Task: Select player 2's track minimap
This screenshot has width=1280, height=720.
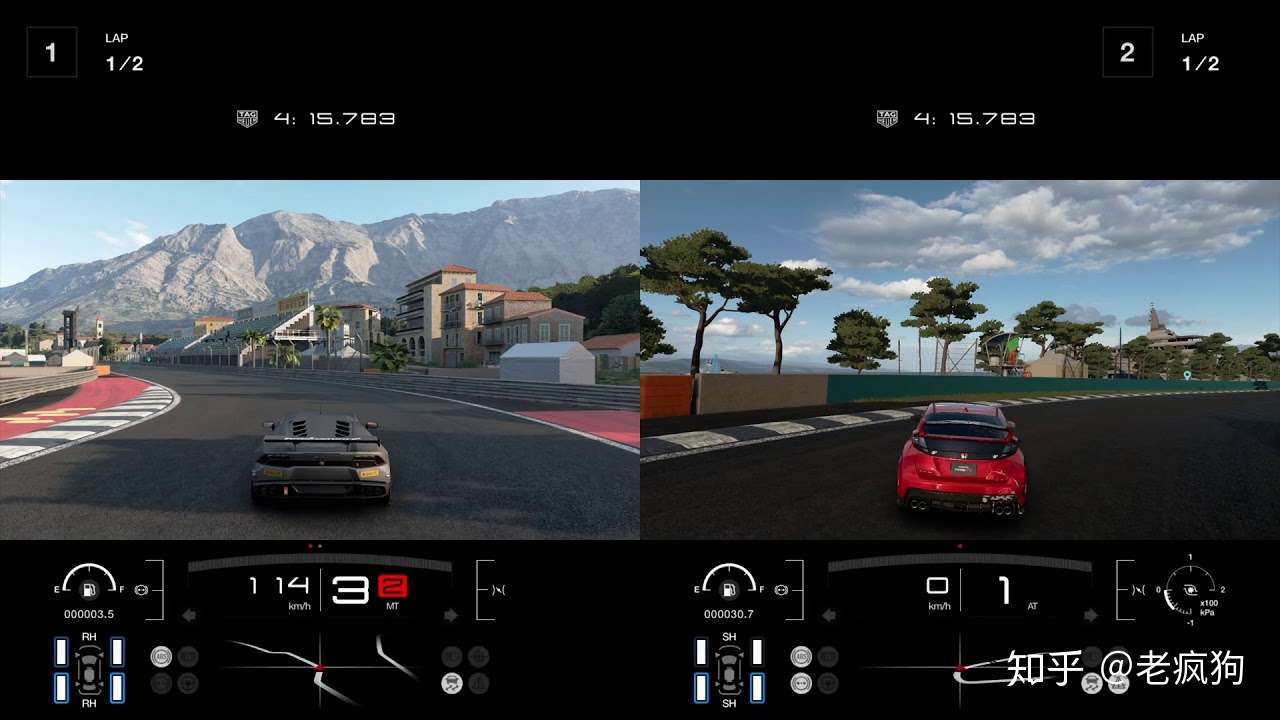Action: click(960, 667)
